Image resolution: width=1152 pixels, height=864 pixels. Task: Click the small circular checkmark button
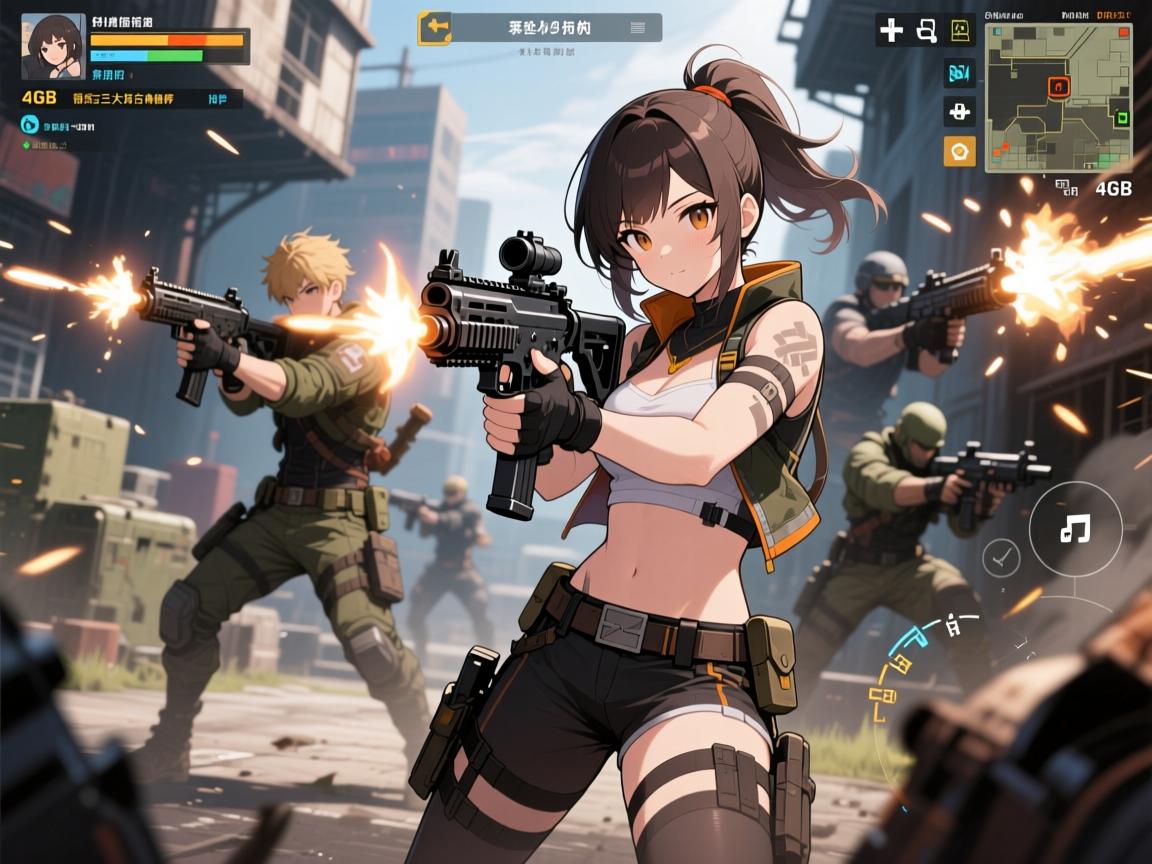click(x=1000, y=555)
